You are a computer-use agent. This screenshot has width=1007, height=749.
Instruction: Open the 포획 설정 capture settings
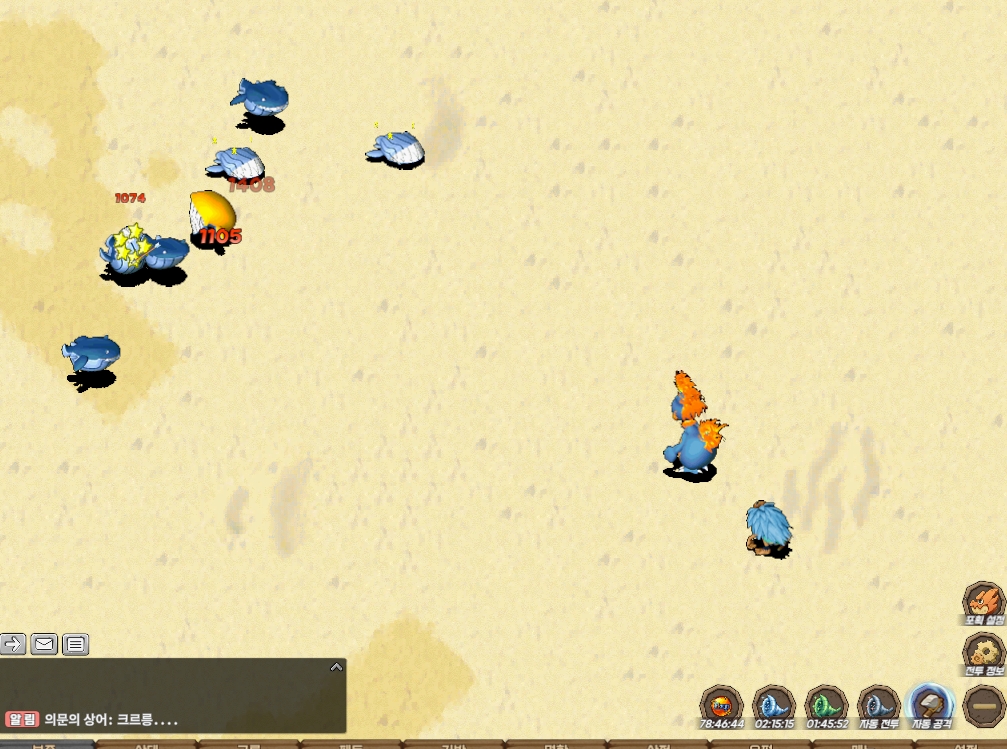coord(983,603)
